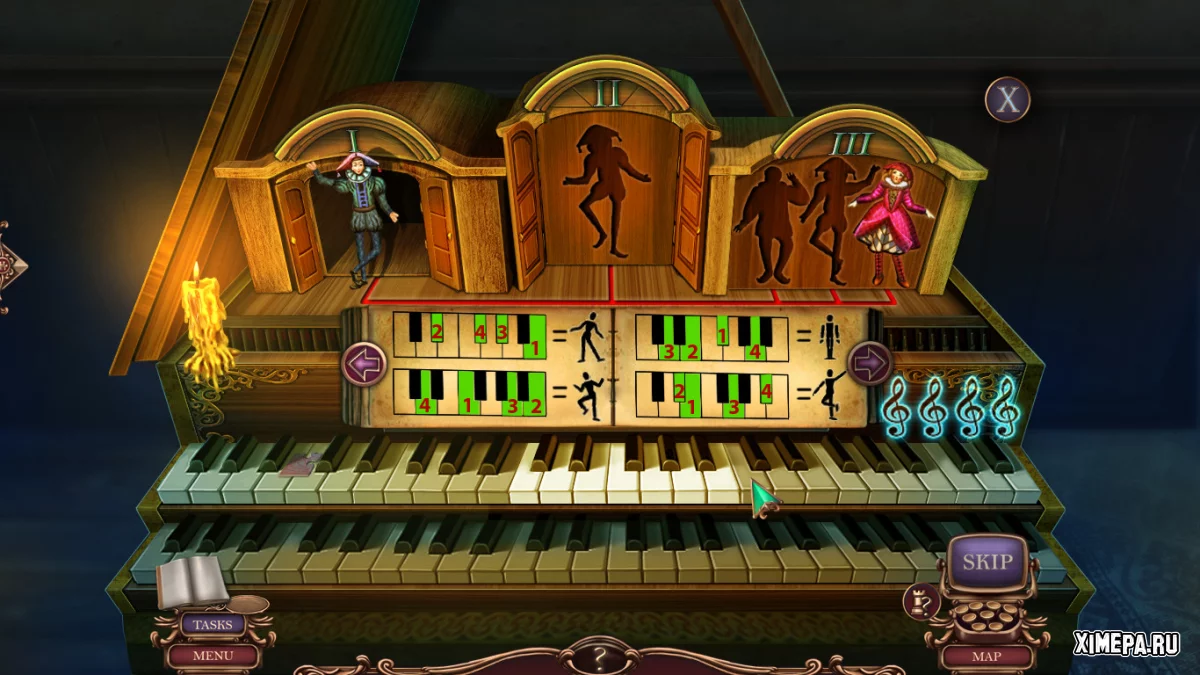The image size is (1200, 675).
Task: Open the Tasks list
Action: 212,625
